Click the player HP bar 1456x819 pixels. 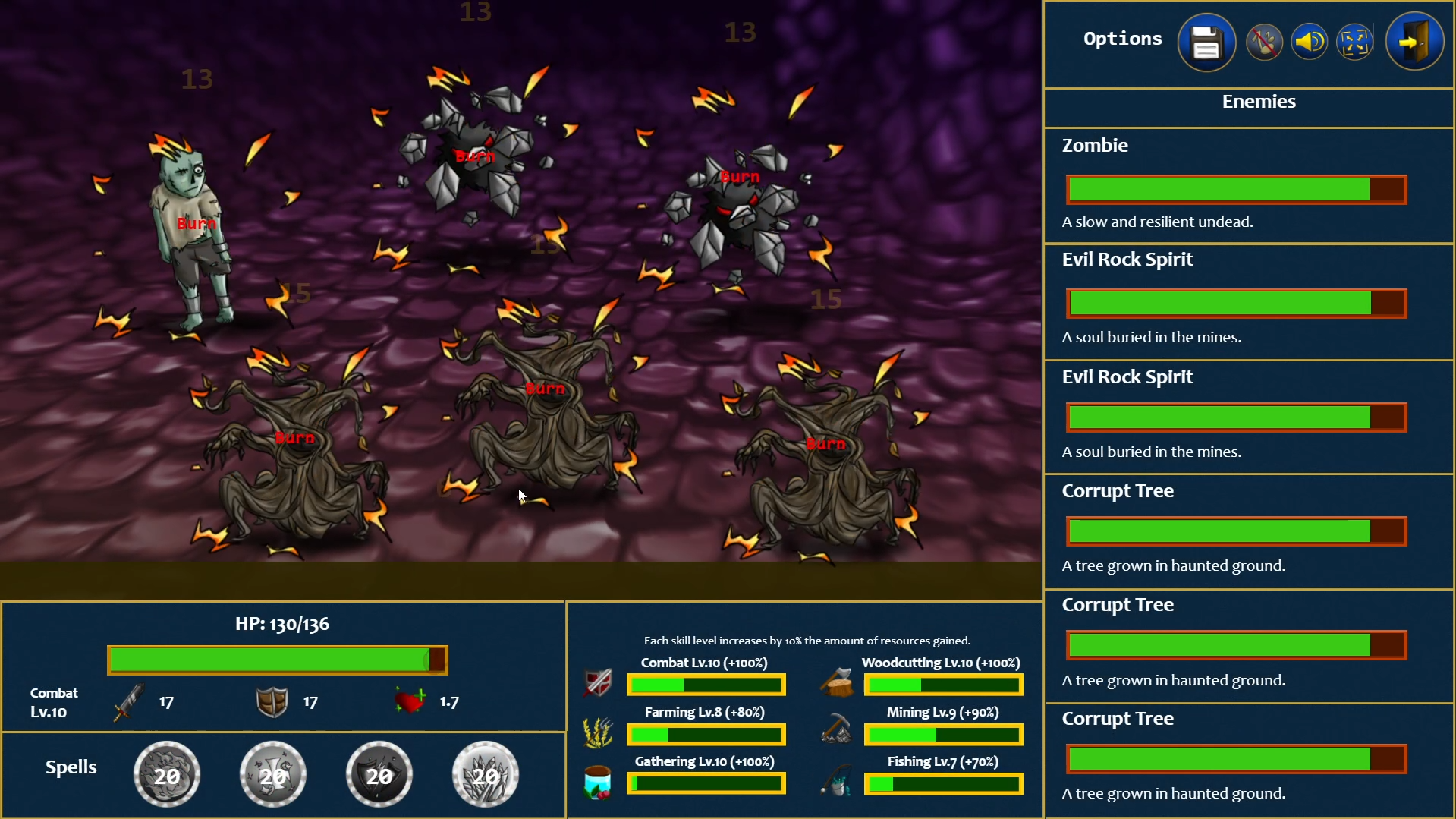pyautogui.click(x=278, y=660)
